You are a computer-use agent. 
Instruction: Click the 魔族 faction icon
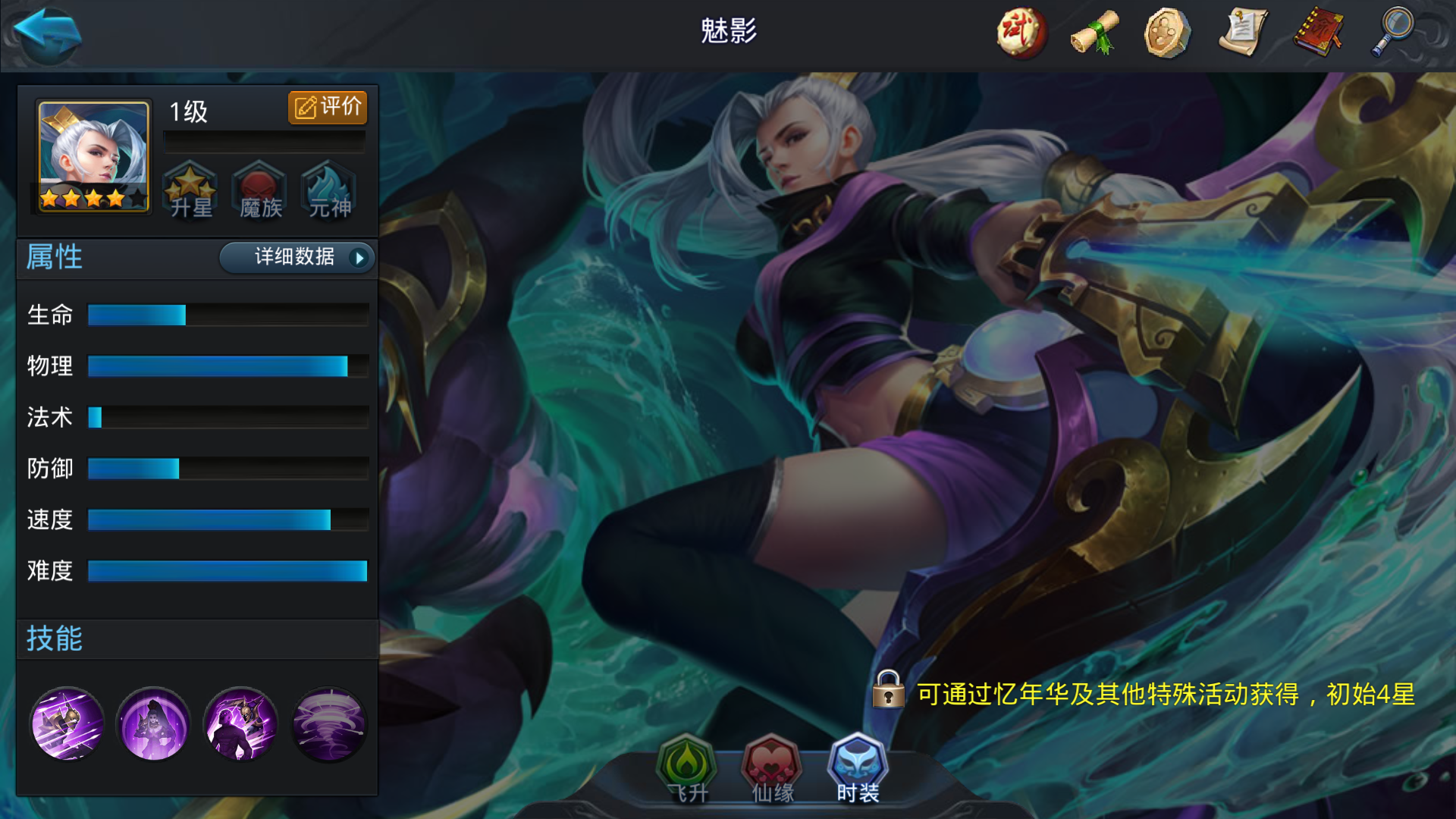[258, 191]
